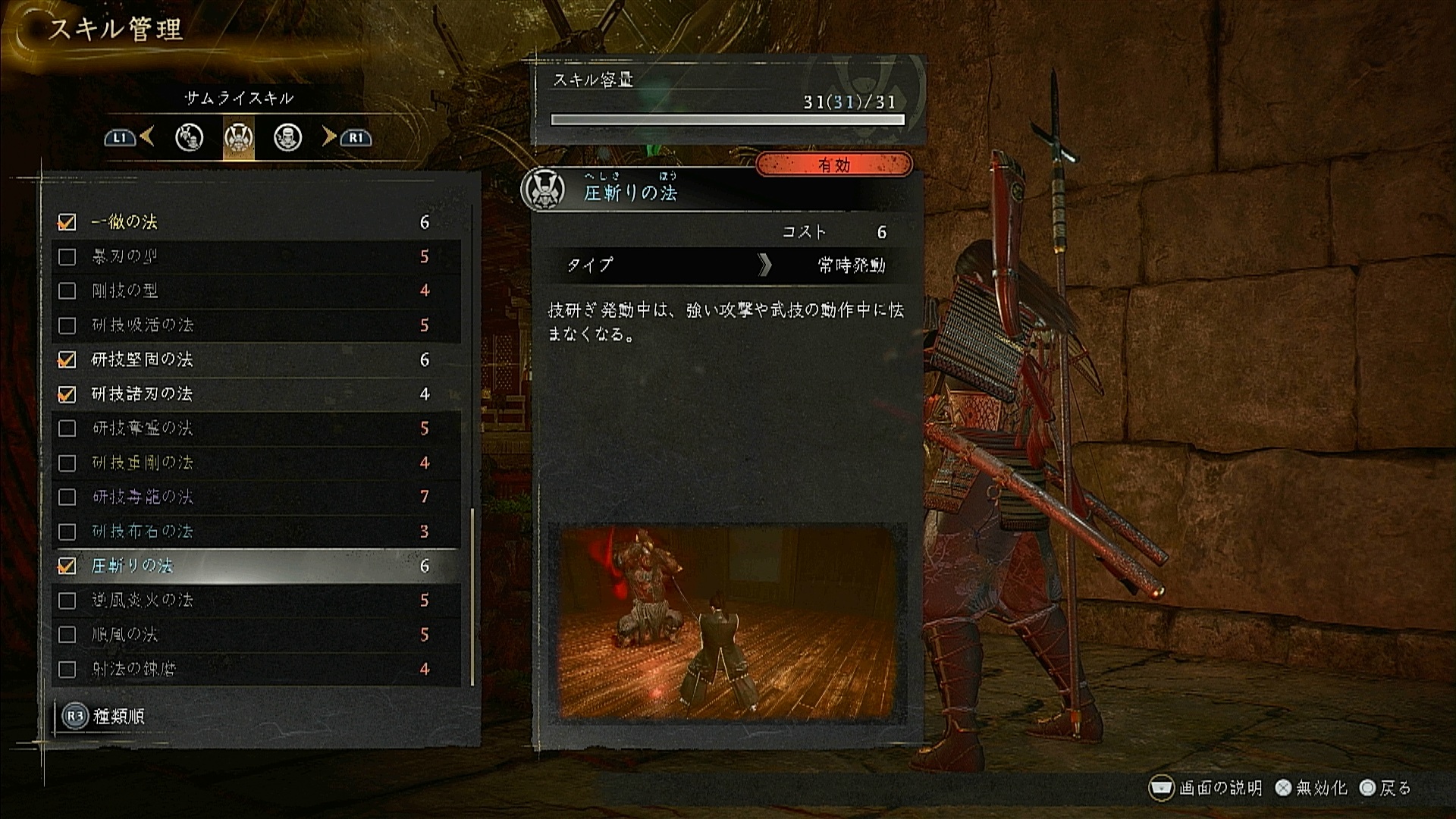Switch to the left skill category tab
Viewport: 1456px width, 819px height.
pos(189,137)
